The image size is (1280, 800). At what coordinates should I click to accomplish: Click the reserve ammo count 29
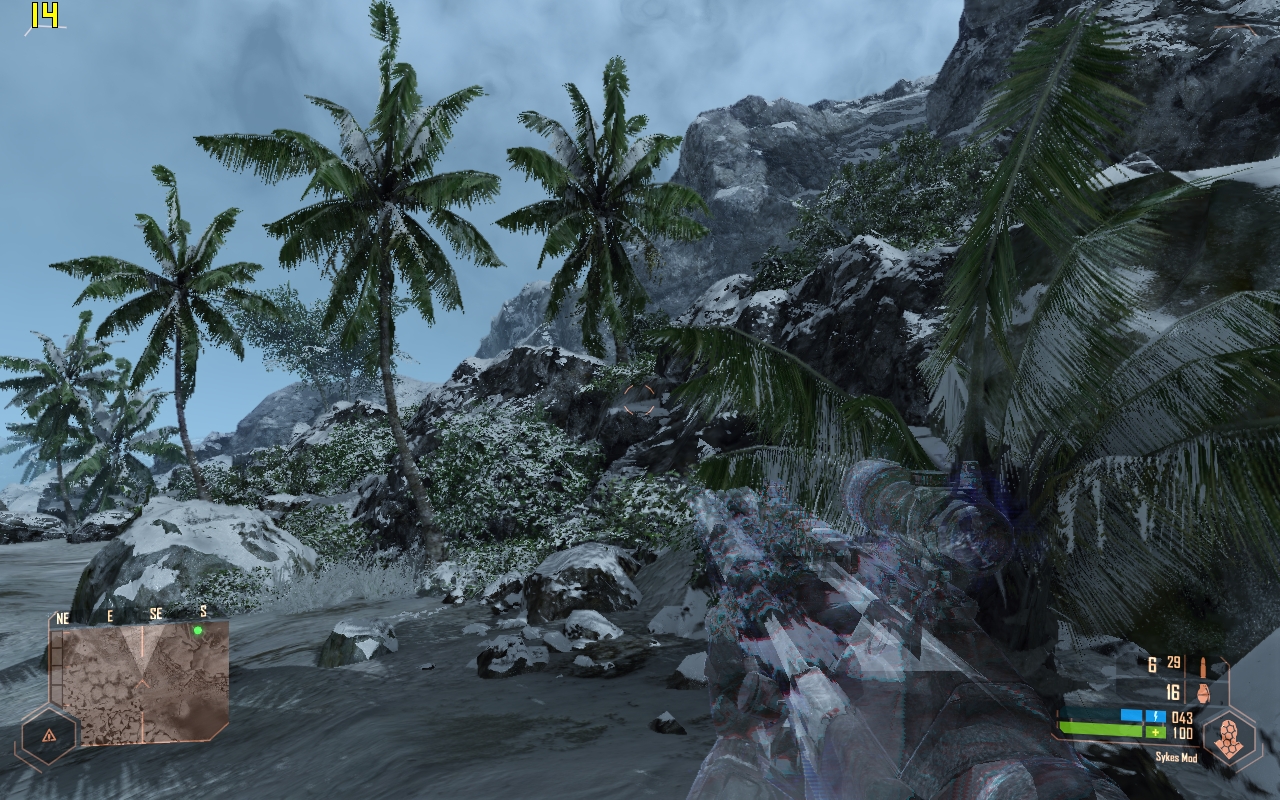pos(1173,663)
